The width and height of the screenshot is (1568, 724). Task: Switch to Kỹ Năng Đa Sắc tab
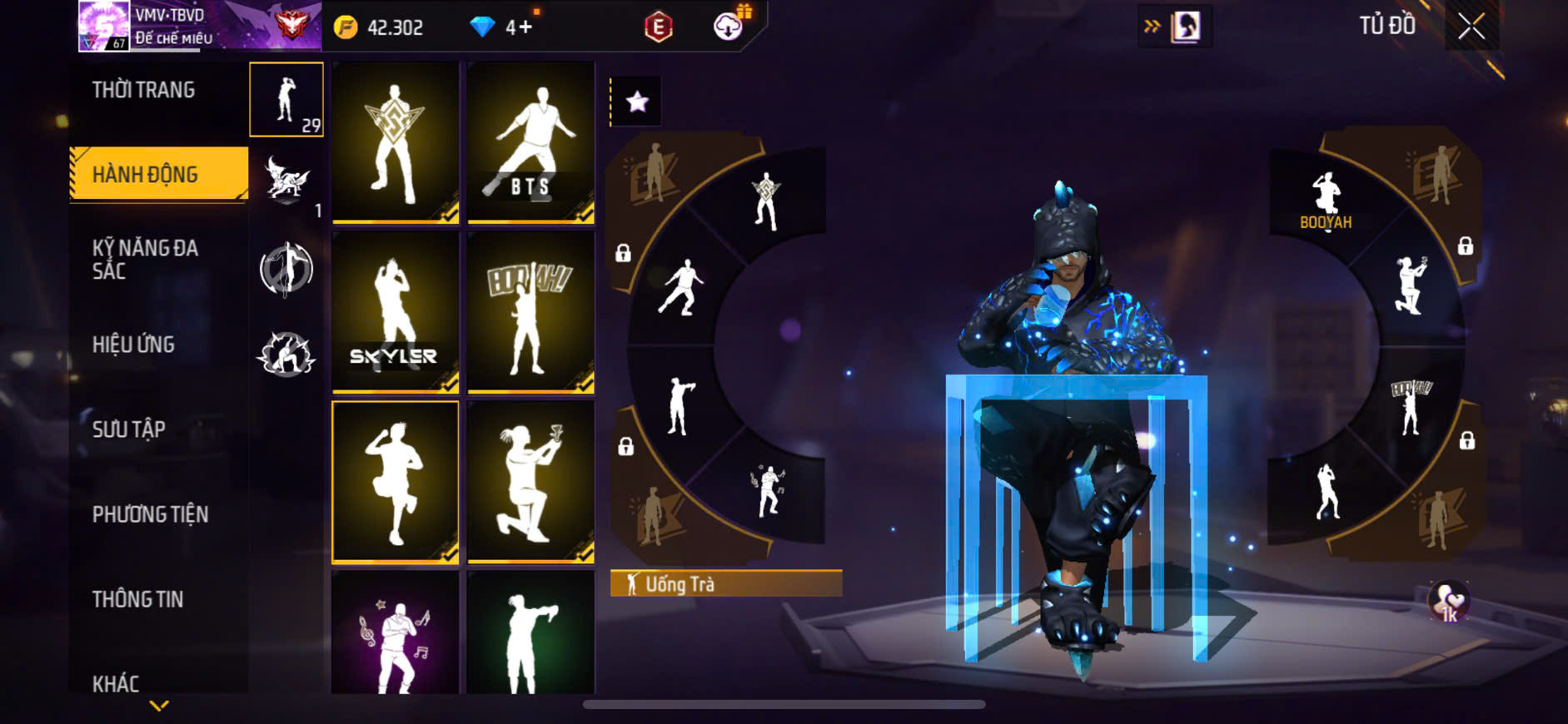pyautogui.click(x=145, y=259)
